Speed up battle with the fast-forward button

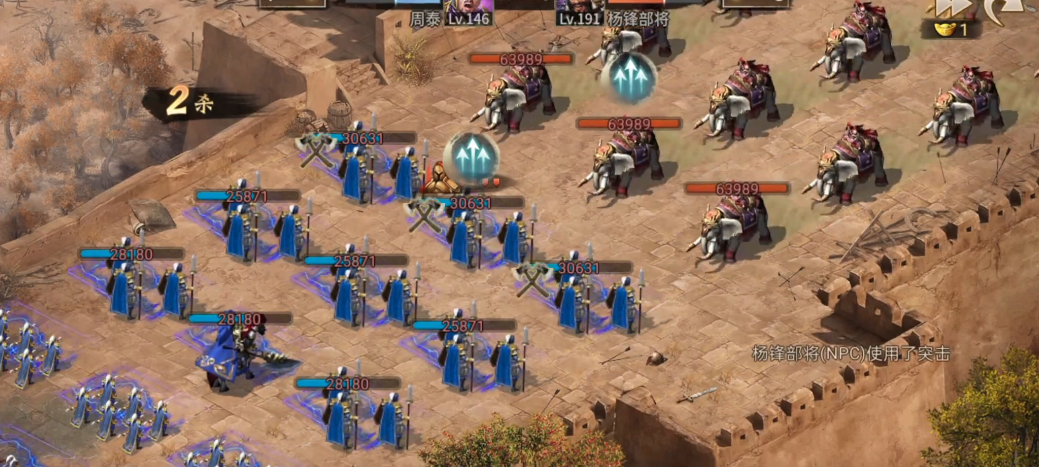click(x=947, y=8)
